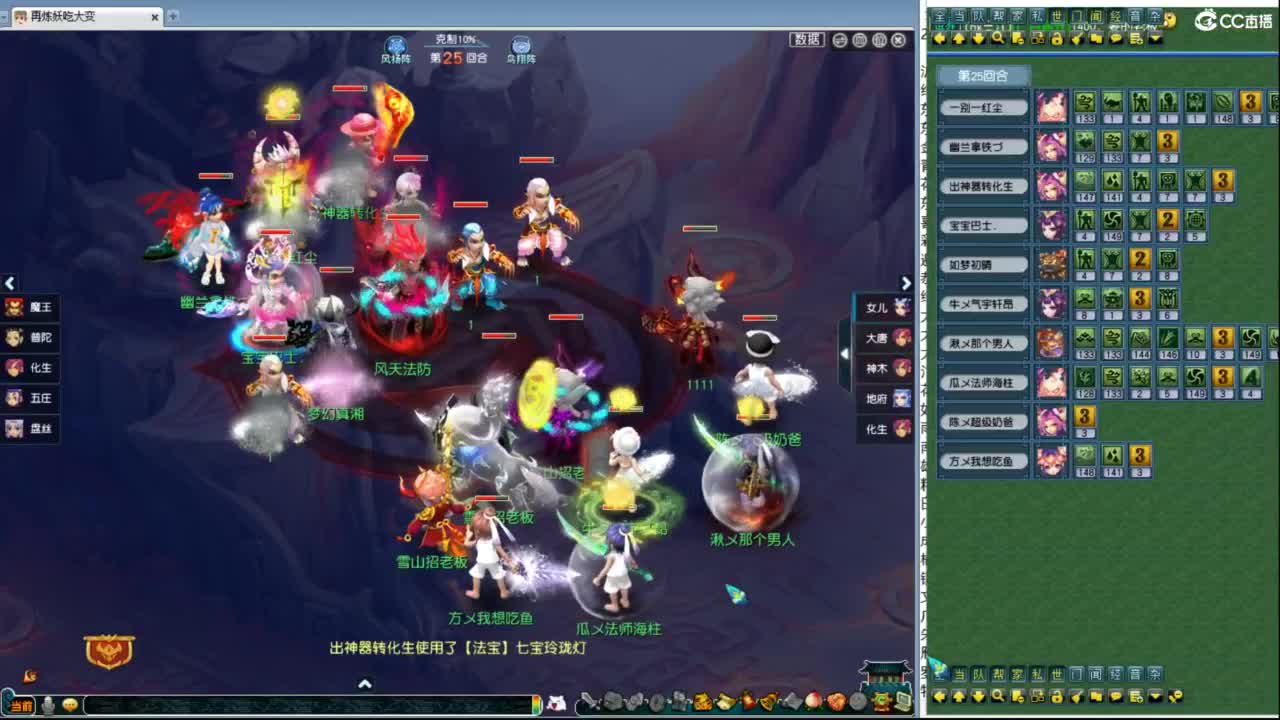Click the peach item icon on the bottom toolbar
Viewport: 1280px width, 720px height.
(x=814, y=701)
